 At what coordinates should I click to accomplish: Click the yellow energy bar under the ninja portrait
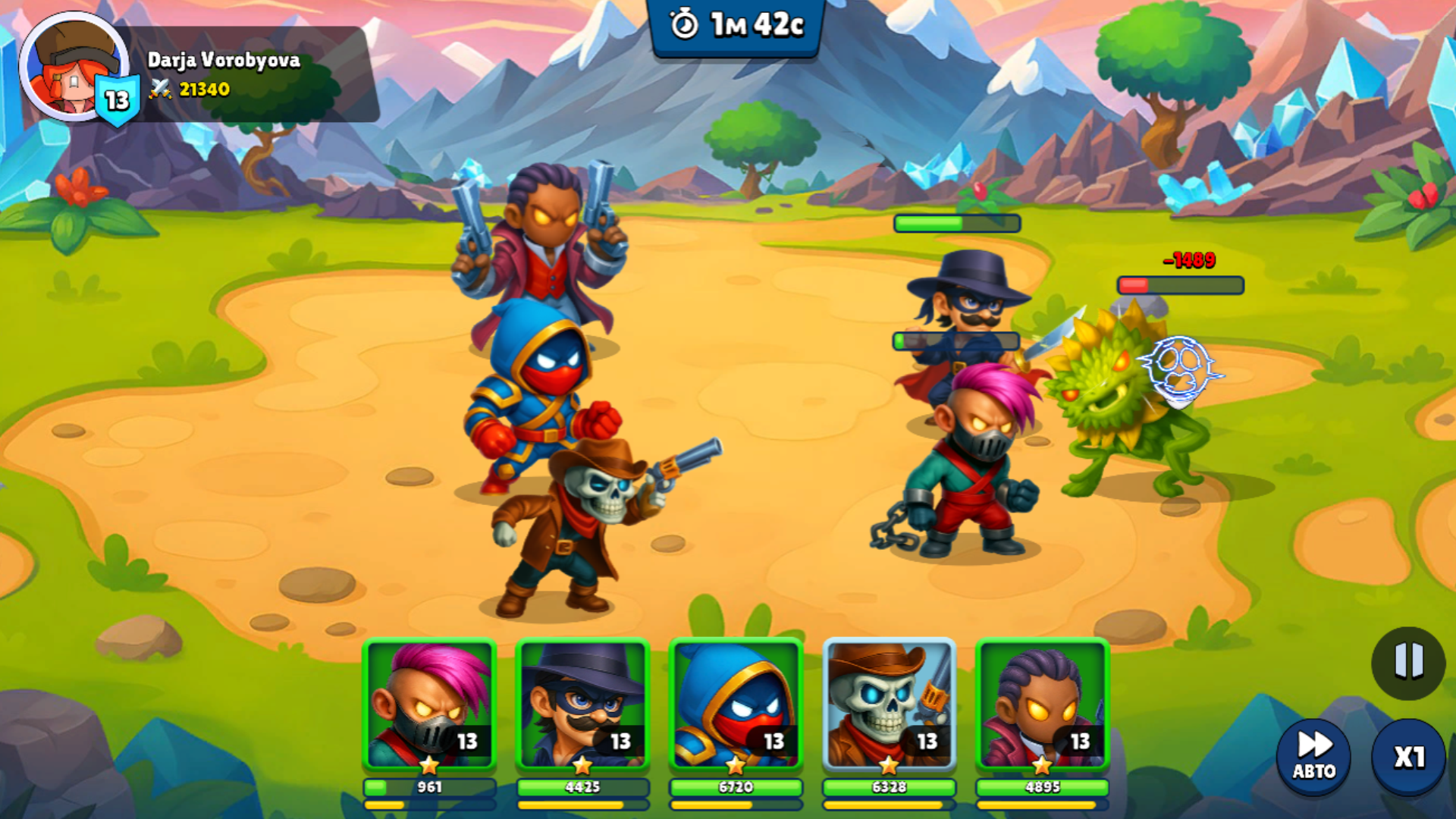[734, 805]
